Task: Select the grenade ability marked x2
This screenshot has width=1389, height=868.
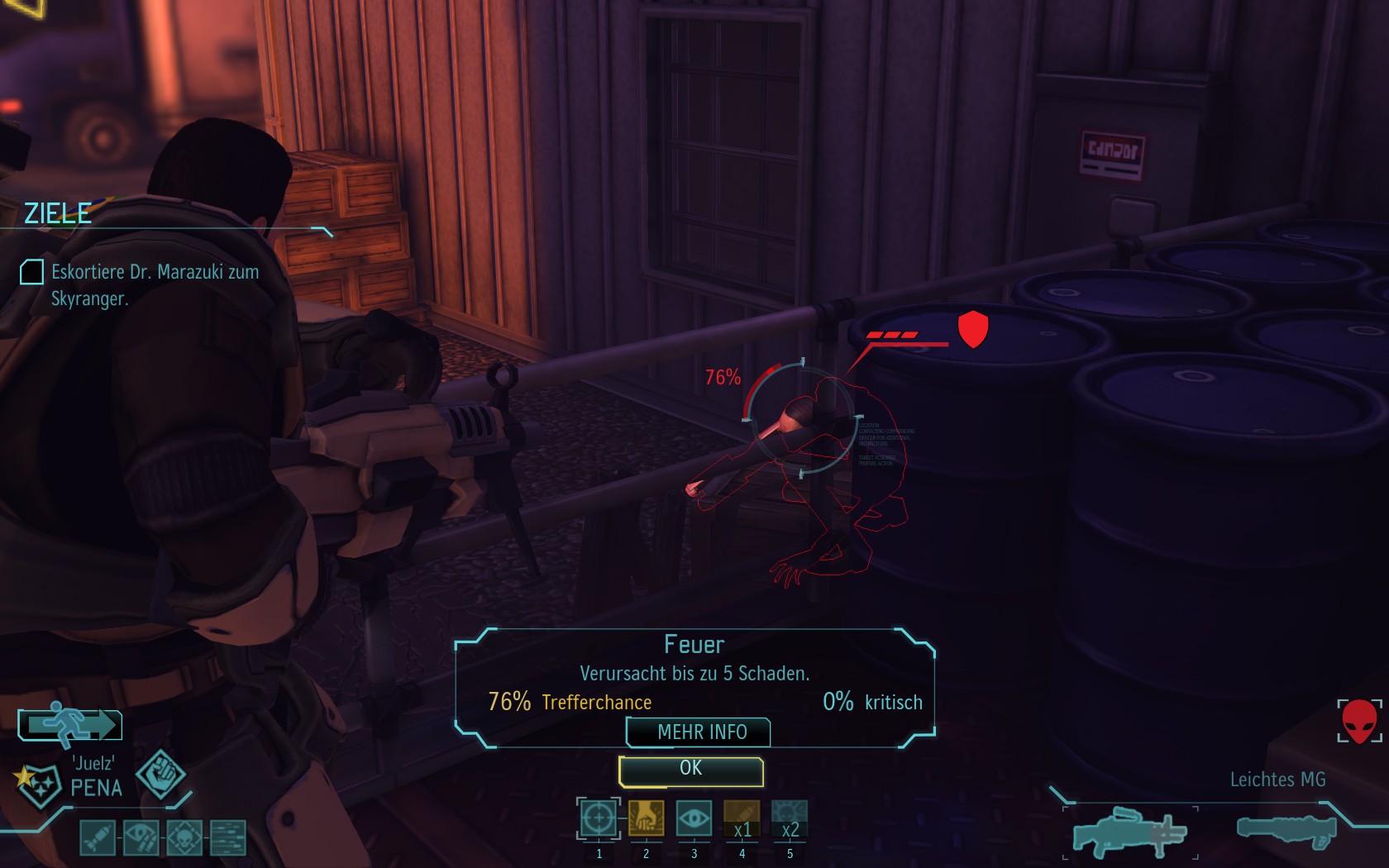Action: 789,819
